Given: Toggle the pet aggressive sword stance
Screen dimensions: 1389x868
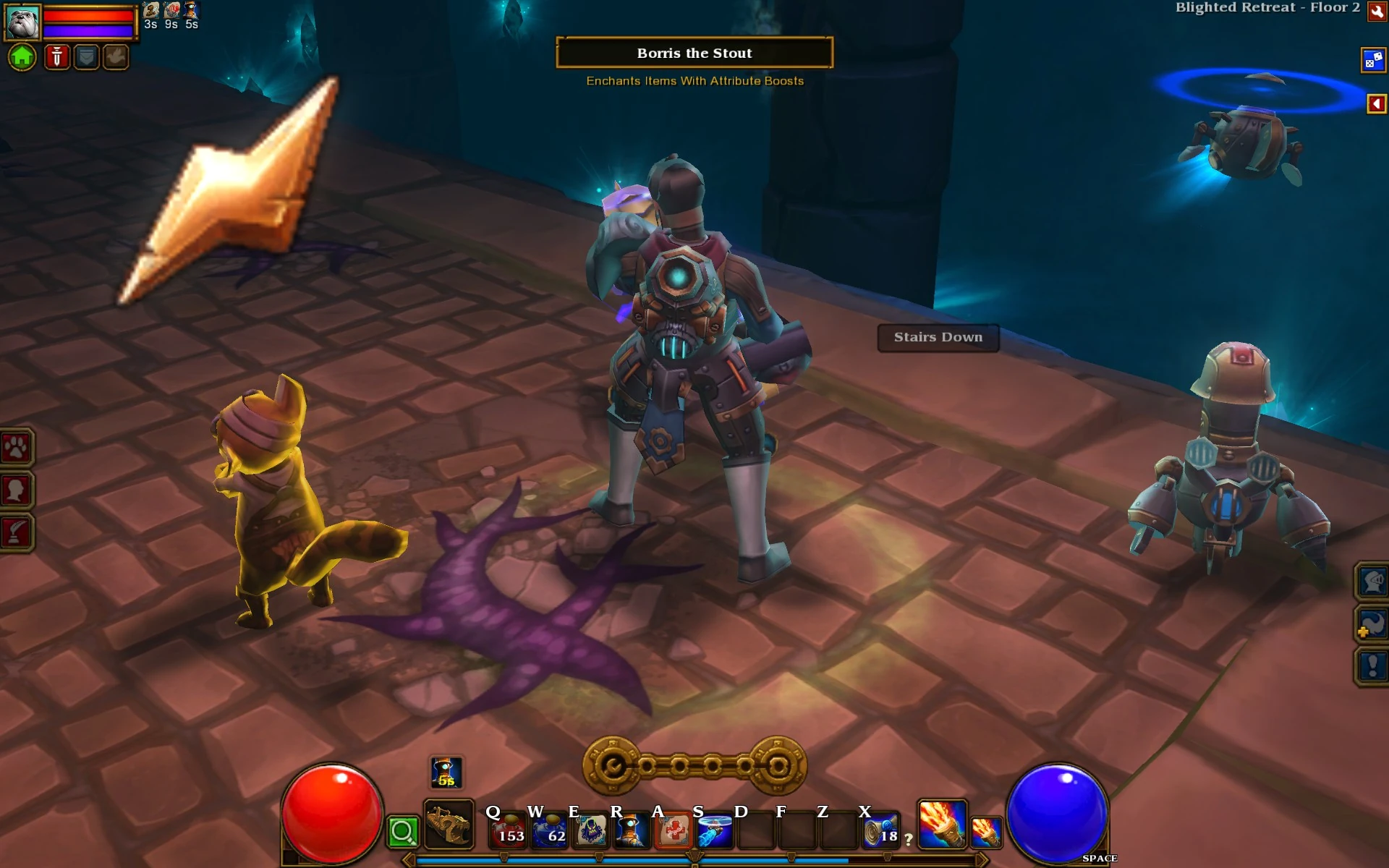Looking at the screenshot, I should tap(56, 56).
